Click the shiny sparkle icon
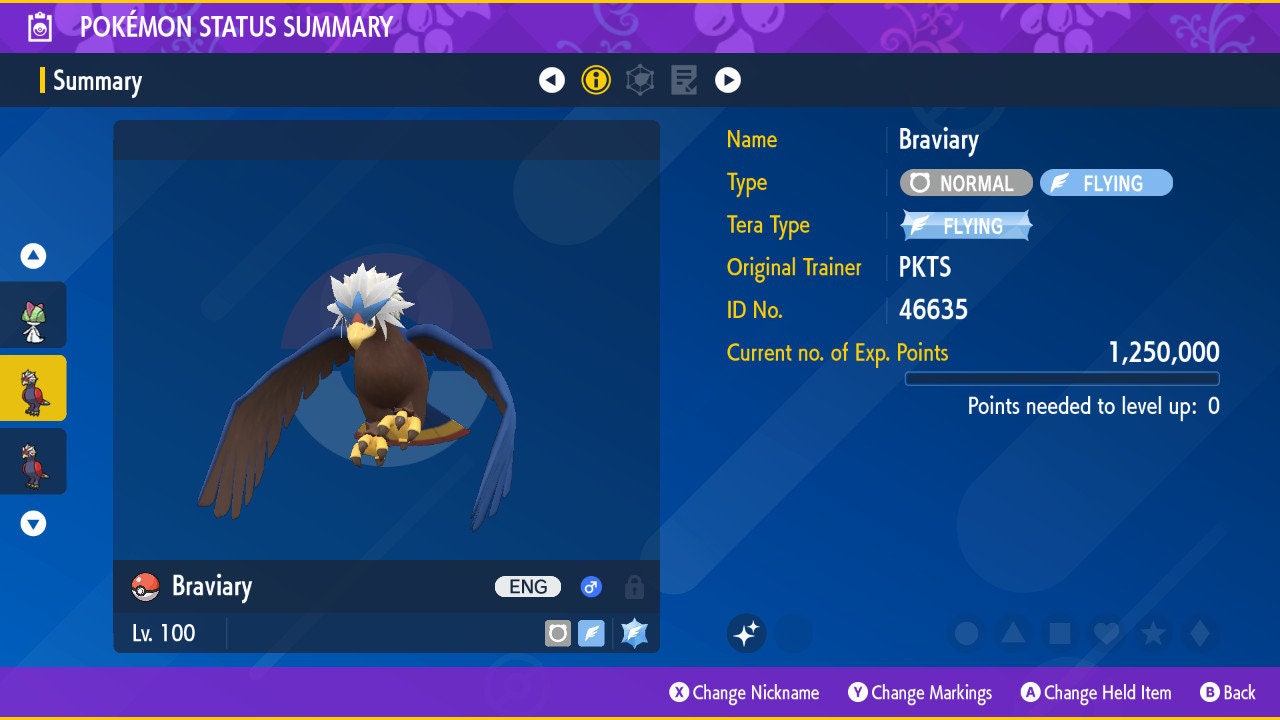1280x720 pixels. click(x=746, y=633)
